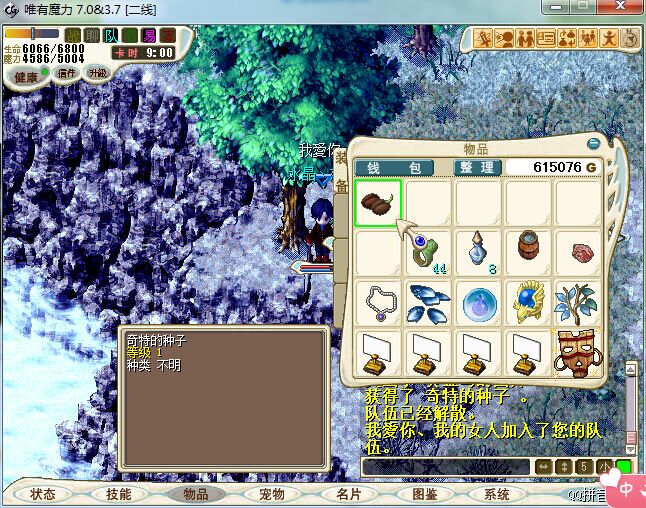Click the chat input field

coord(445,467)
